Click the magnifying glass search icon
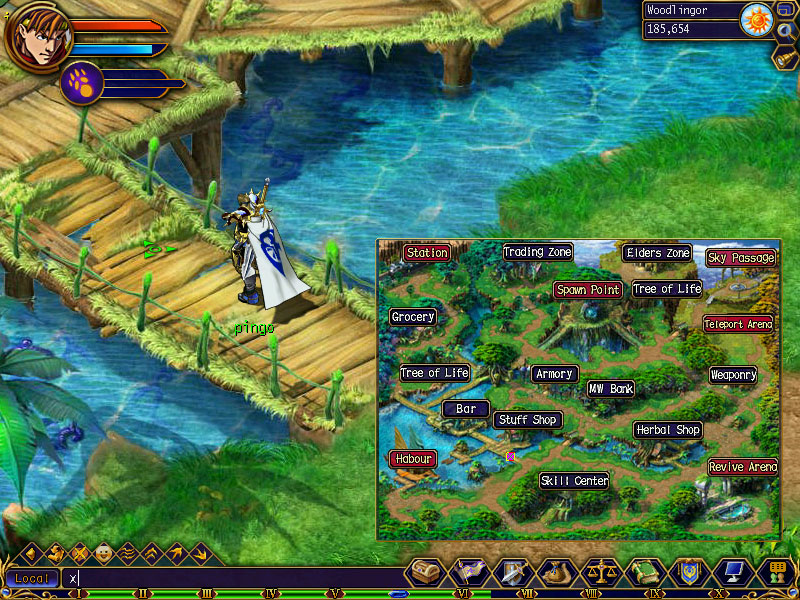Viewport: 800px width, 600px height. (784, 30)
